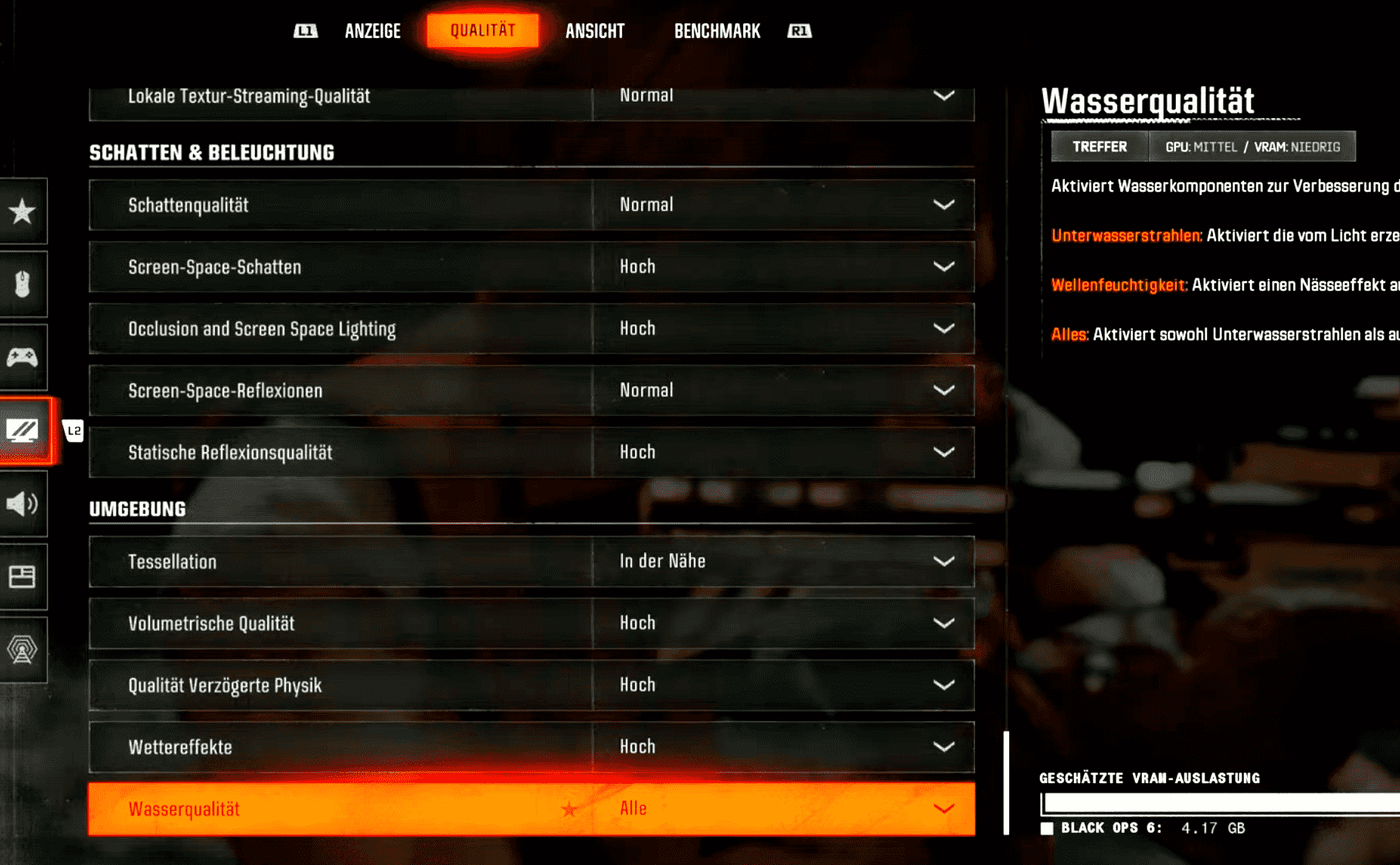Screen dimensions: 1400x865
Task: Open the controller settings category
Action: coord(22,357)
